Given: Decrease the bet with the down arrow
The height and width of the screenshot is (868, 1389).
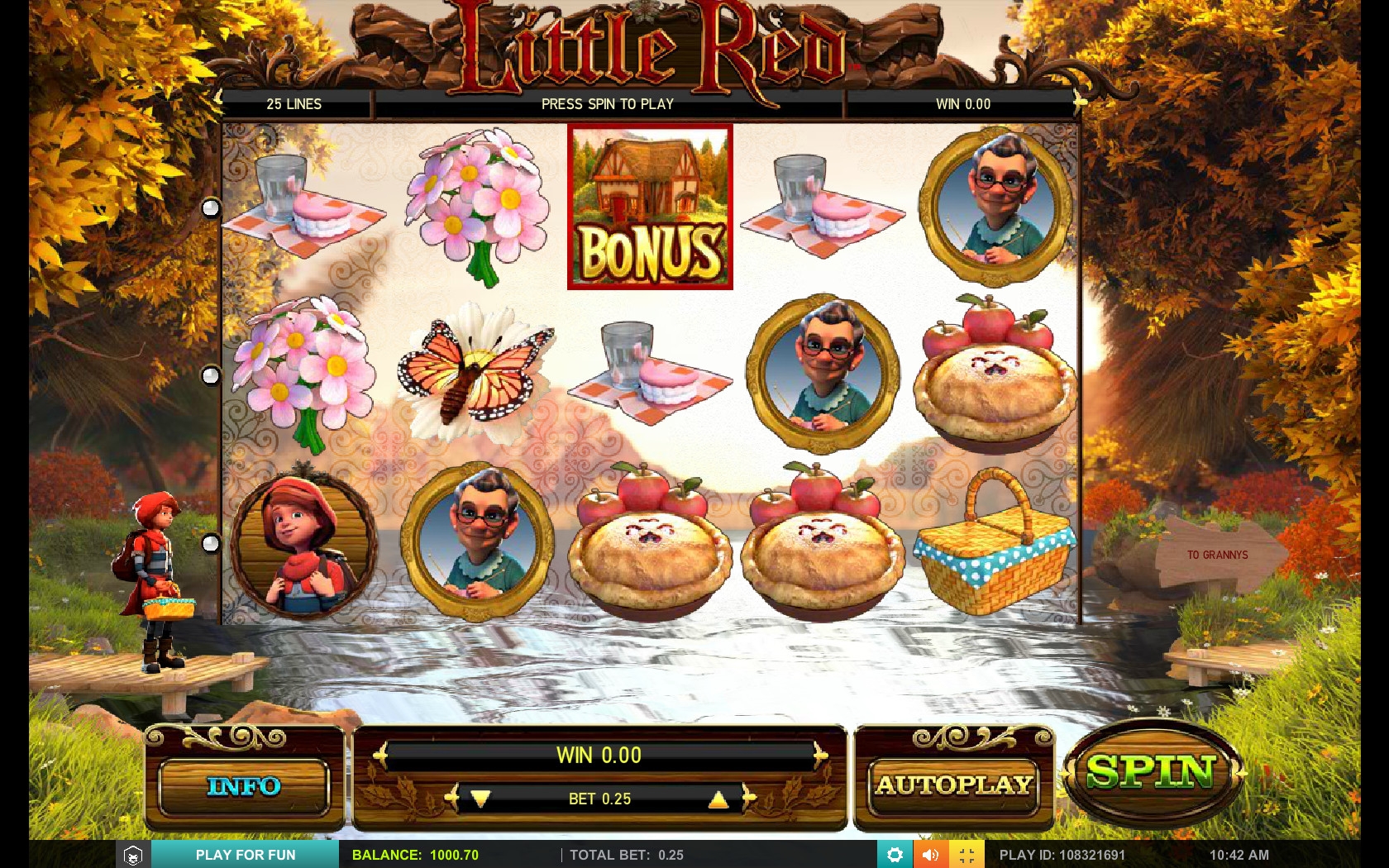Looking at the screenshot, I should [480, 799].
